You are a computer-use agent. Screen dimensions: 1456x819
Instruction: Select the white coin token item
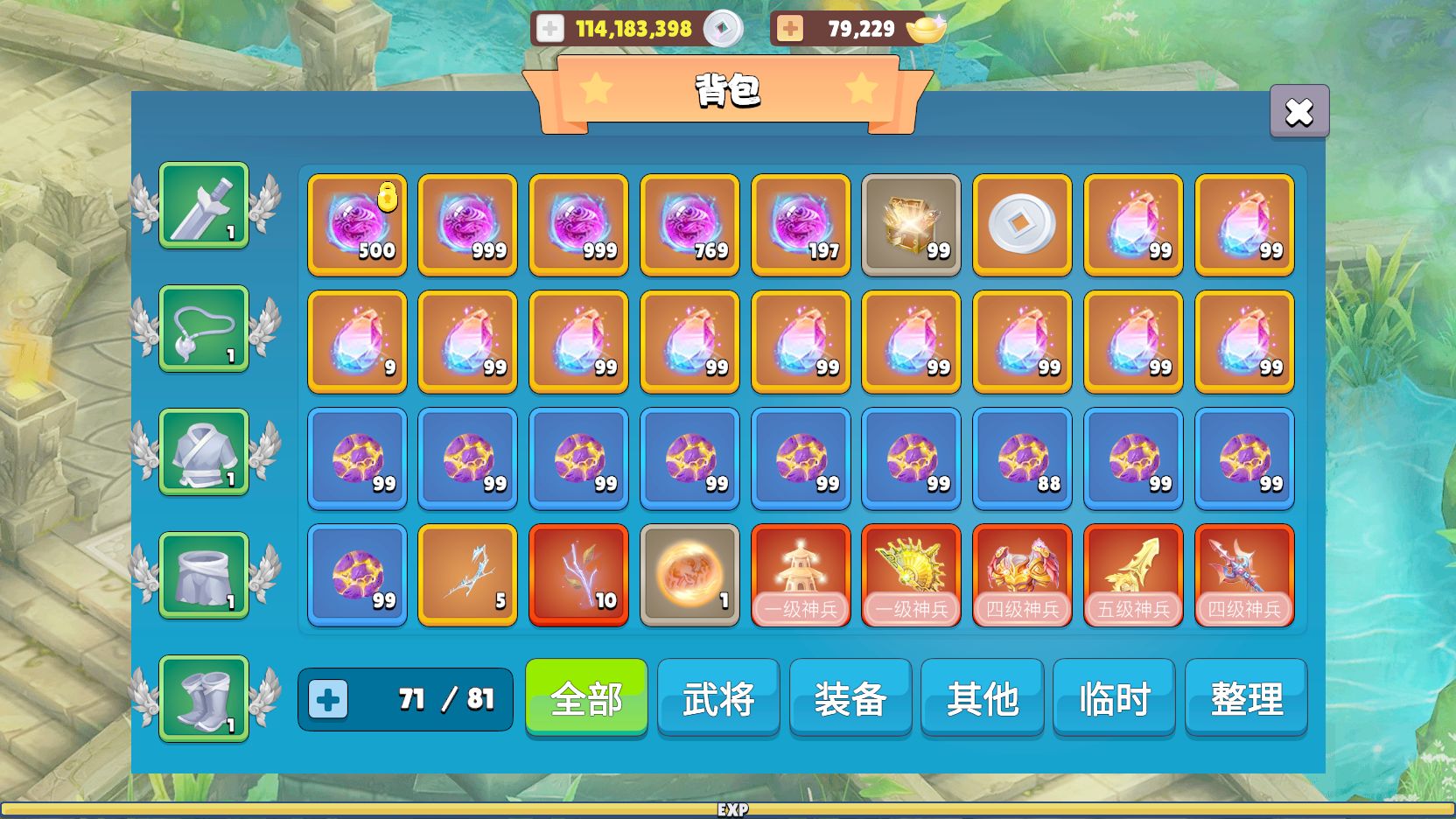1022,225
